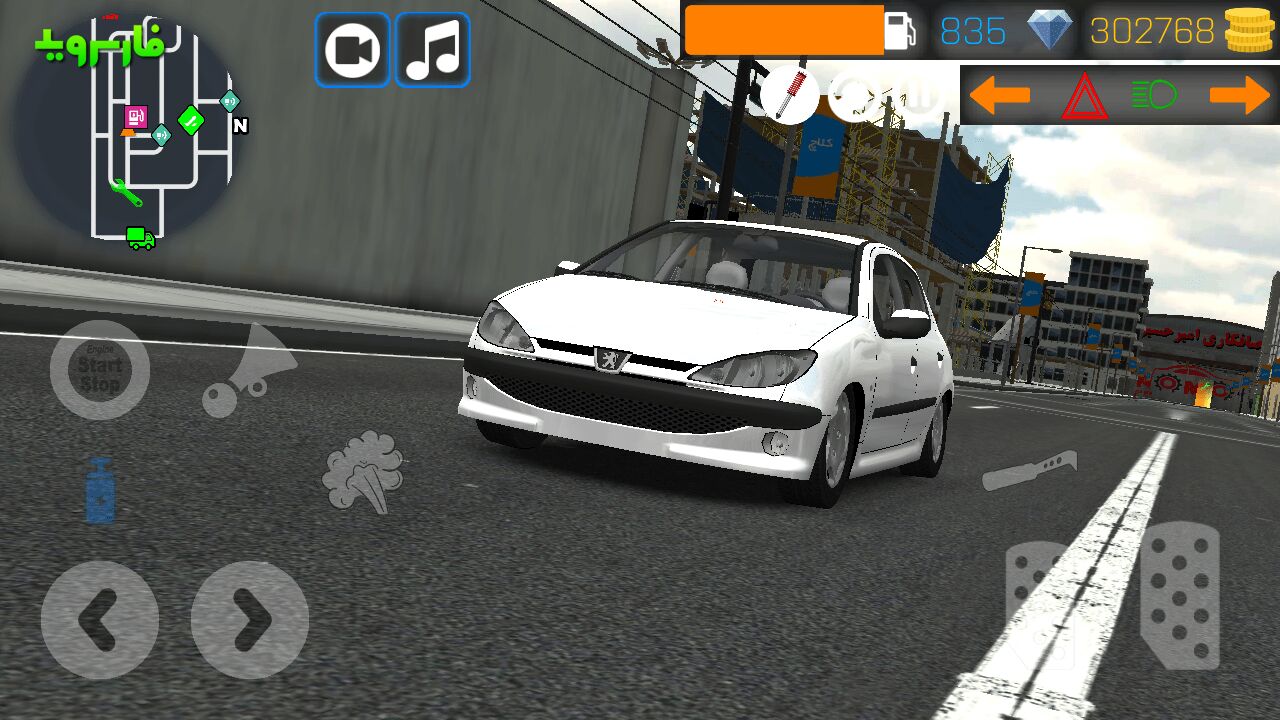This screenshot has height=720, width=1280.
Task: Use the blue nitro bottle
Action: click(100, 491)
